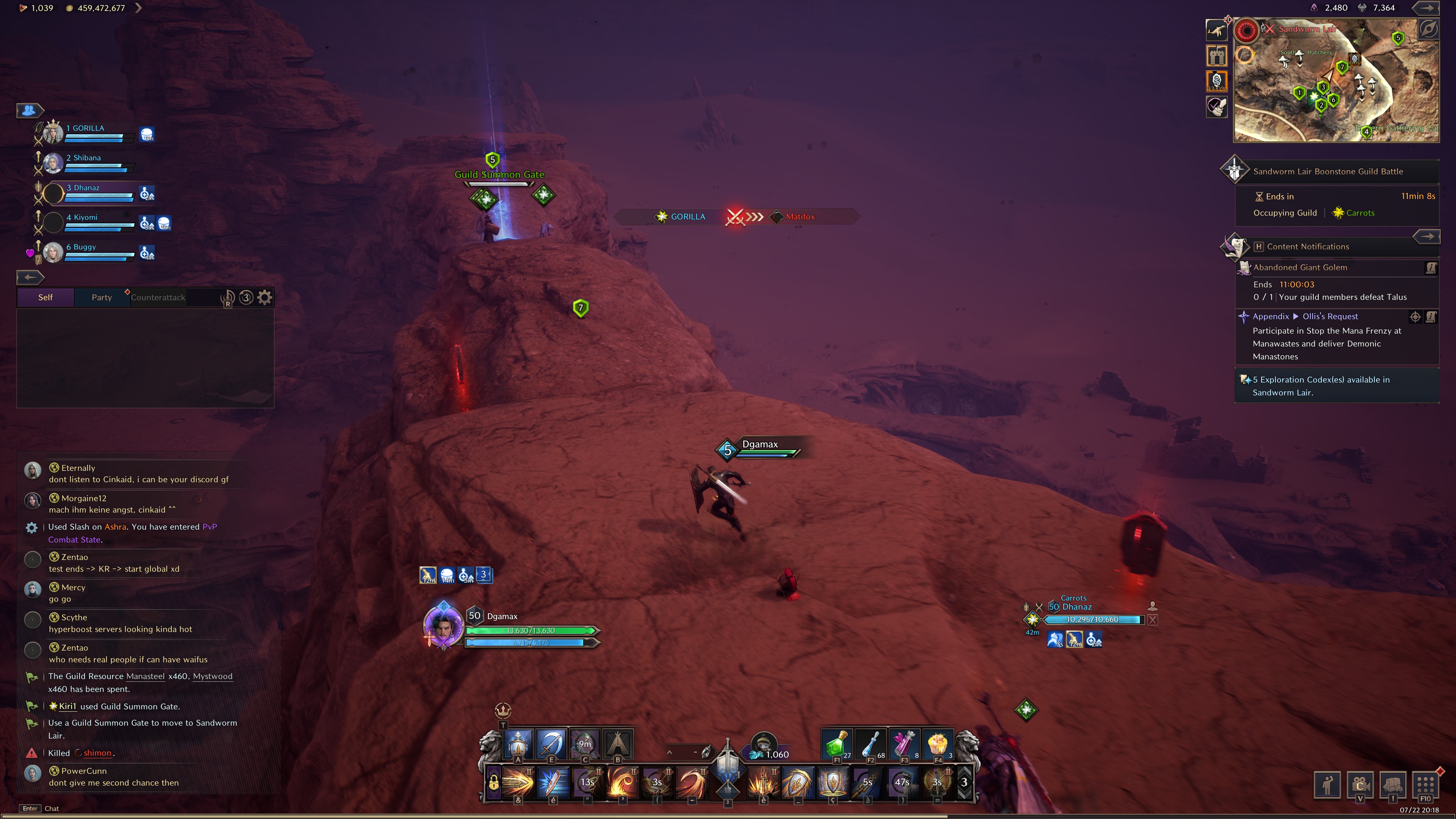Open Sandworm Lair Boonstone Guild Battle tracker

click(x=1328, y=171)
